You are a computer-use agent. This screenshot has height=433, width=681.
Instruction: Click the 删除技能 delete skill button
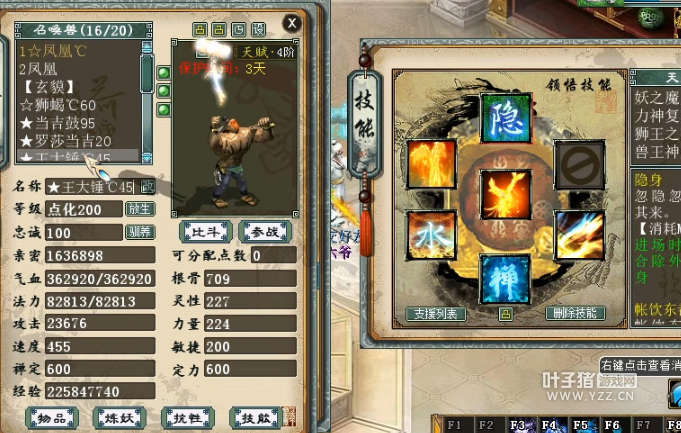point(575,313)
